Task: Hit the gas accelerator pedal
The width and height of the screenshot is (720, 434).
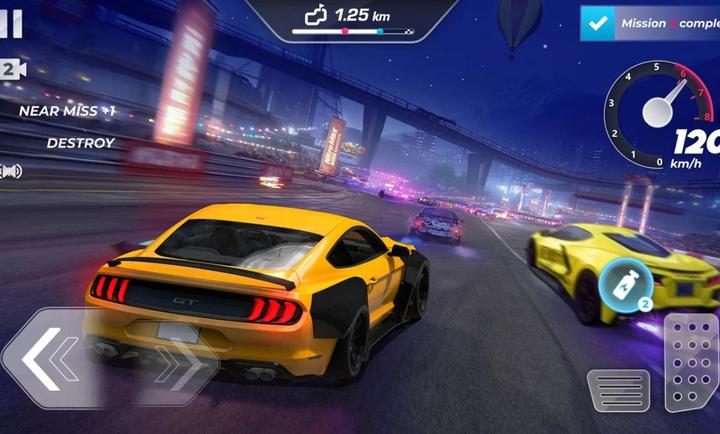Action: point(691,362)
